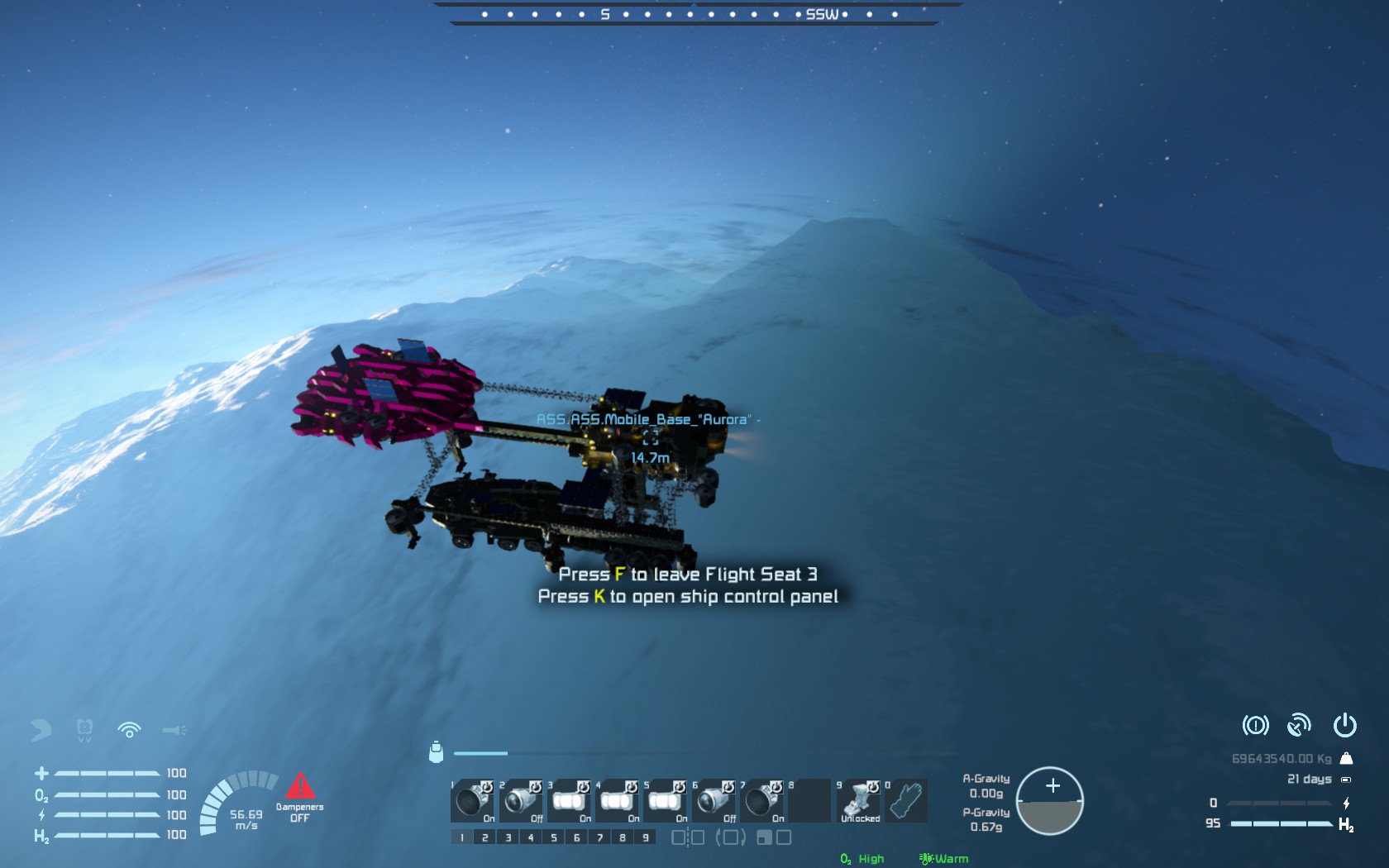The height and width of the screenshot is (868, 1389).
Task: Click the helmet status icon
Action: [x=84, y=729]
